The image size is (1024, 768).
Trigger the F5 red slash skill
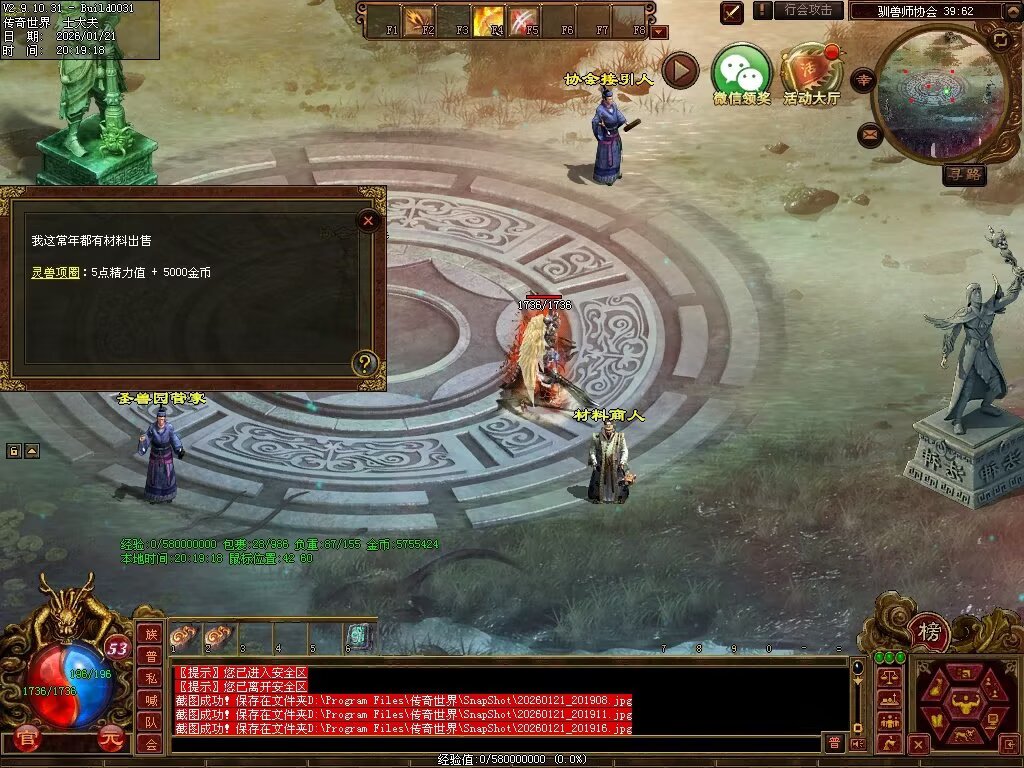point(524,19)
